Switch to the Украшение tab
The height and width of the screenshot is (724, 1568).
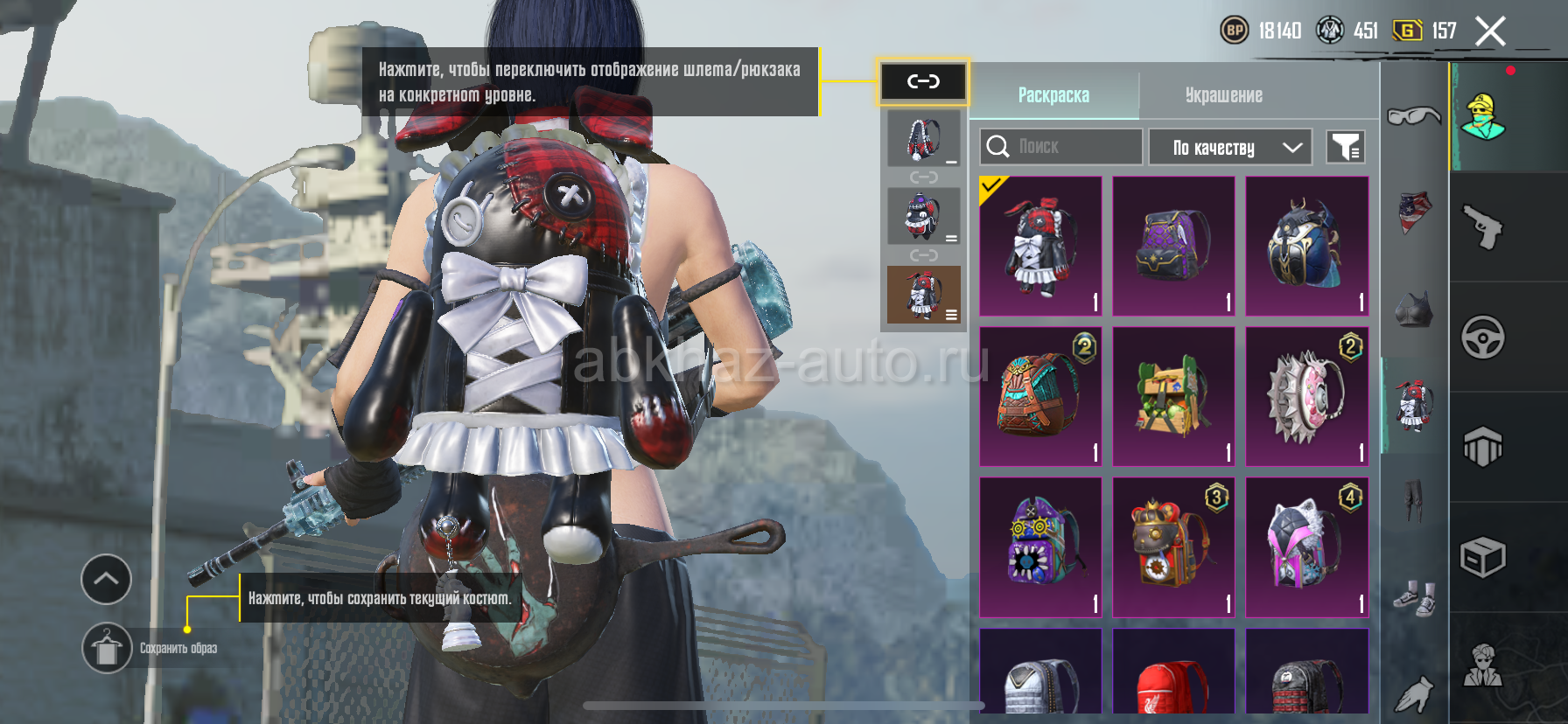(1223, 95)
